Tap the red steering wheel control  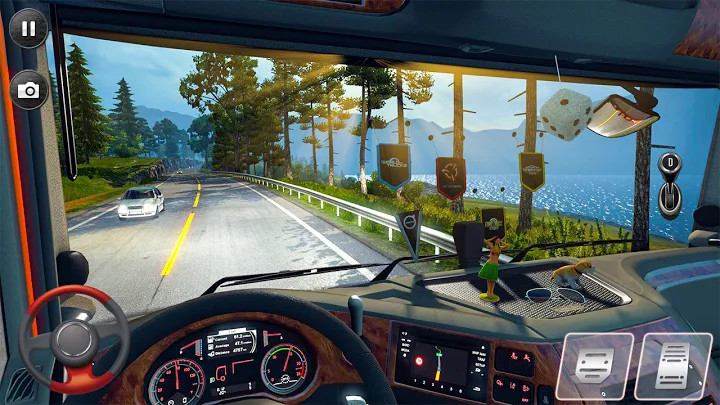coord(74,339)
